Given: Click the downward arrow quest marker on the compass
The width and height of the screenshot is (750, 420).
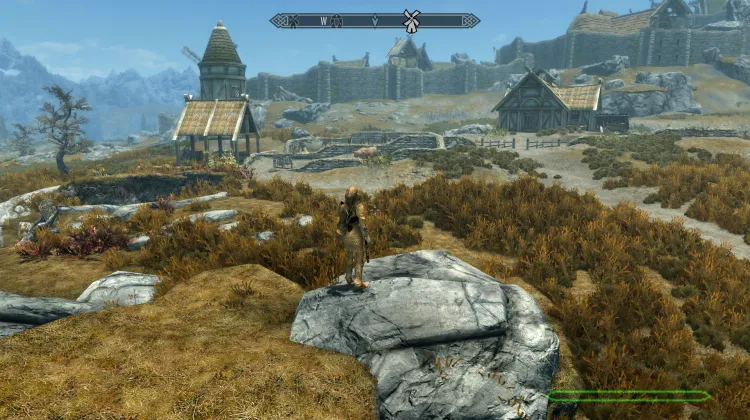Looking at the screenshot, I should click(374, 20).
